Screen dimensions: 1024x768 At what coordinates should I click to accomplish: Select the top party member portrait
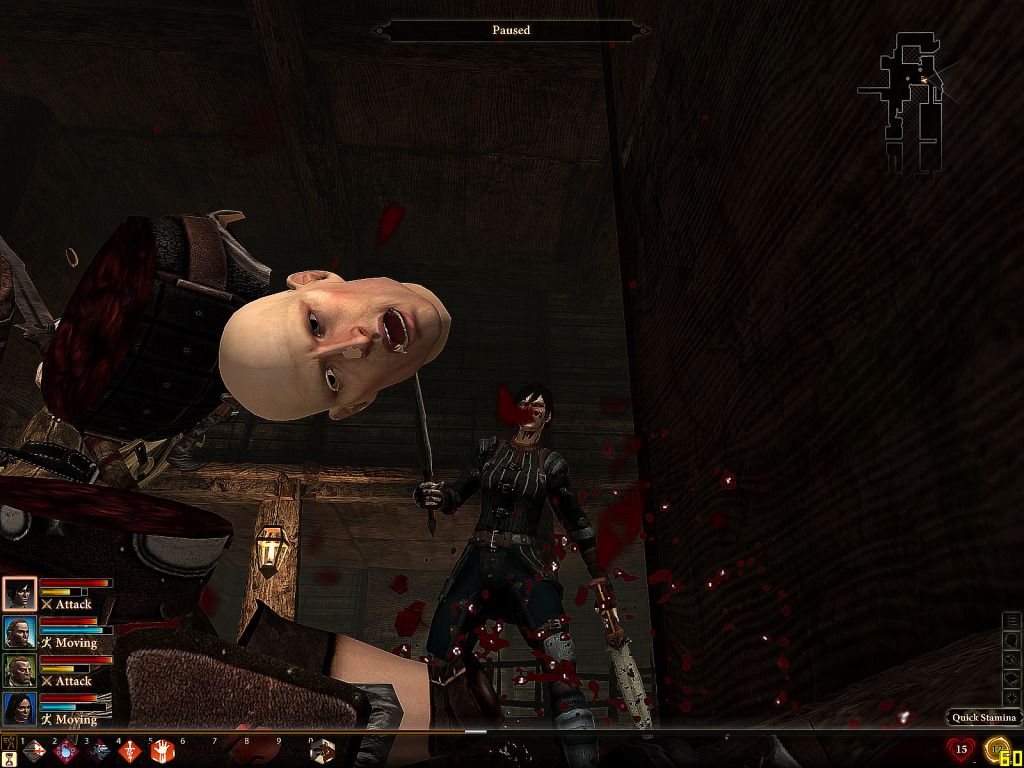coord(19,594)
